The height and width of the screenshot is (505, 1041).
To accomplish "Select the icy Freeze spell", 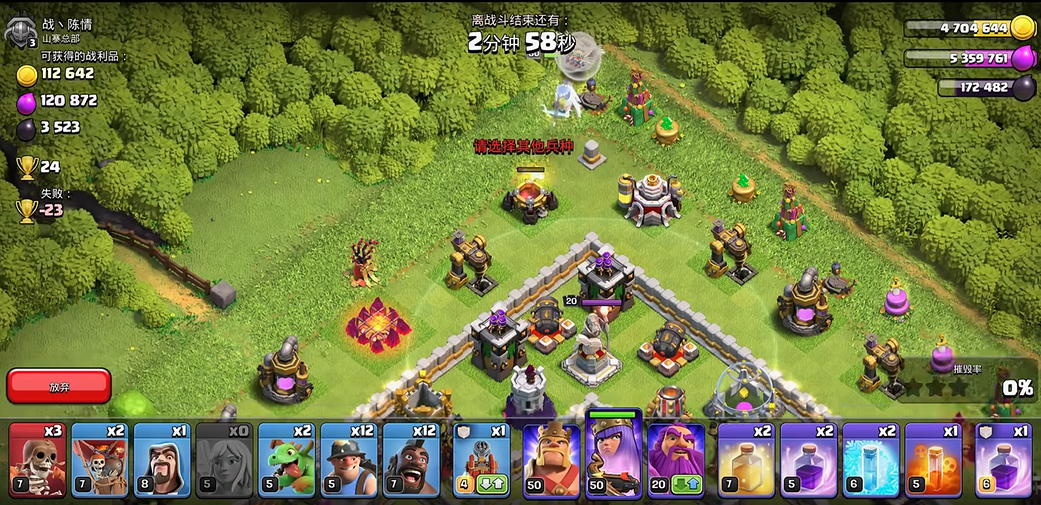I will coord(870,460).
